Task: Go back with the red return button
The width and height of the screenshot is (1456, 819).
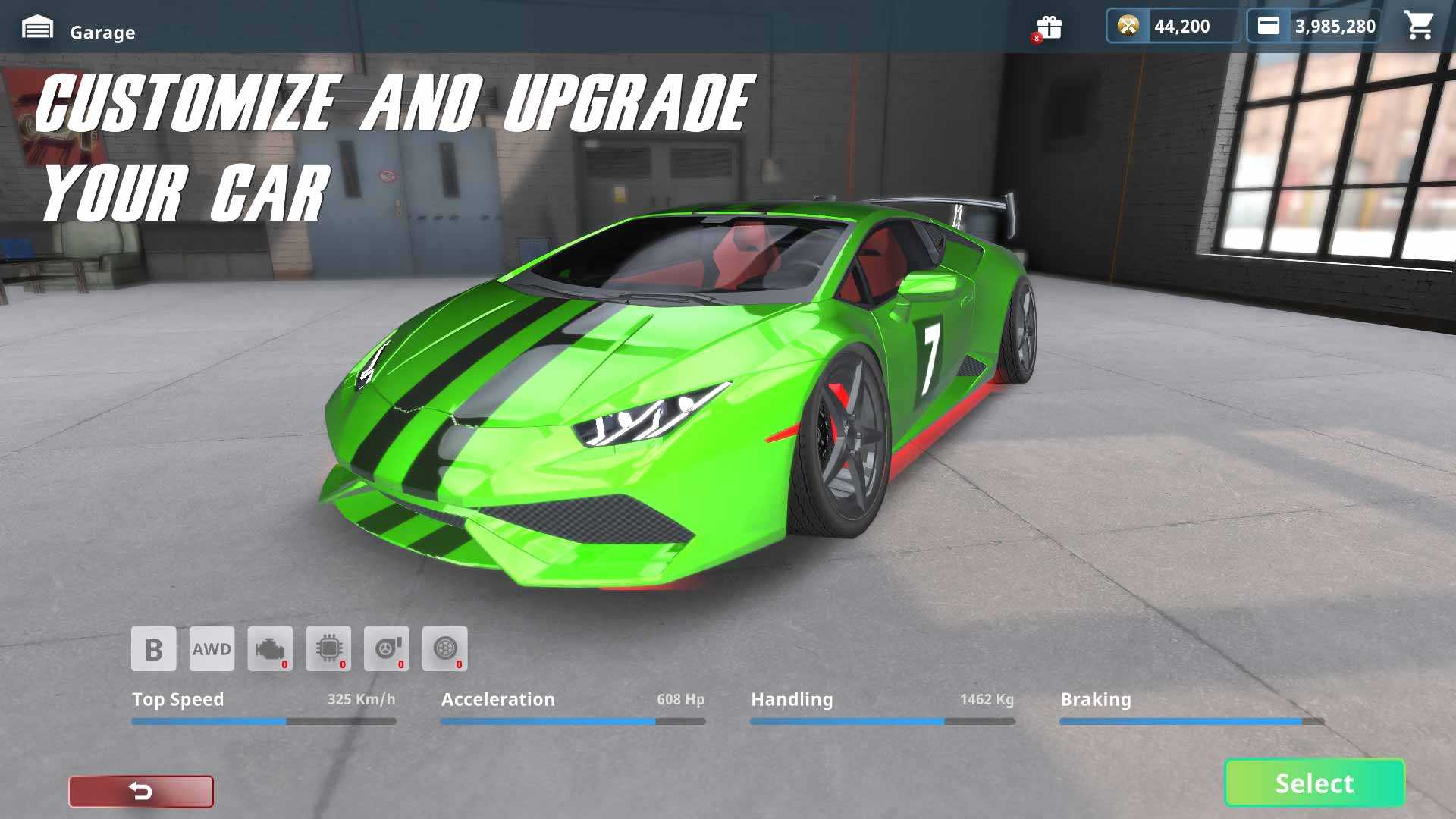Action: (141, 791)
